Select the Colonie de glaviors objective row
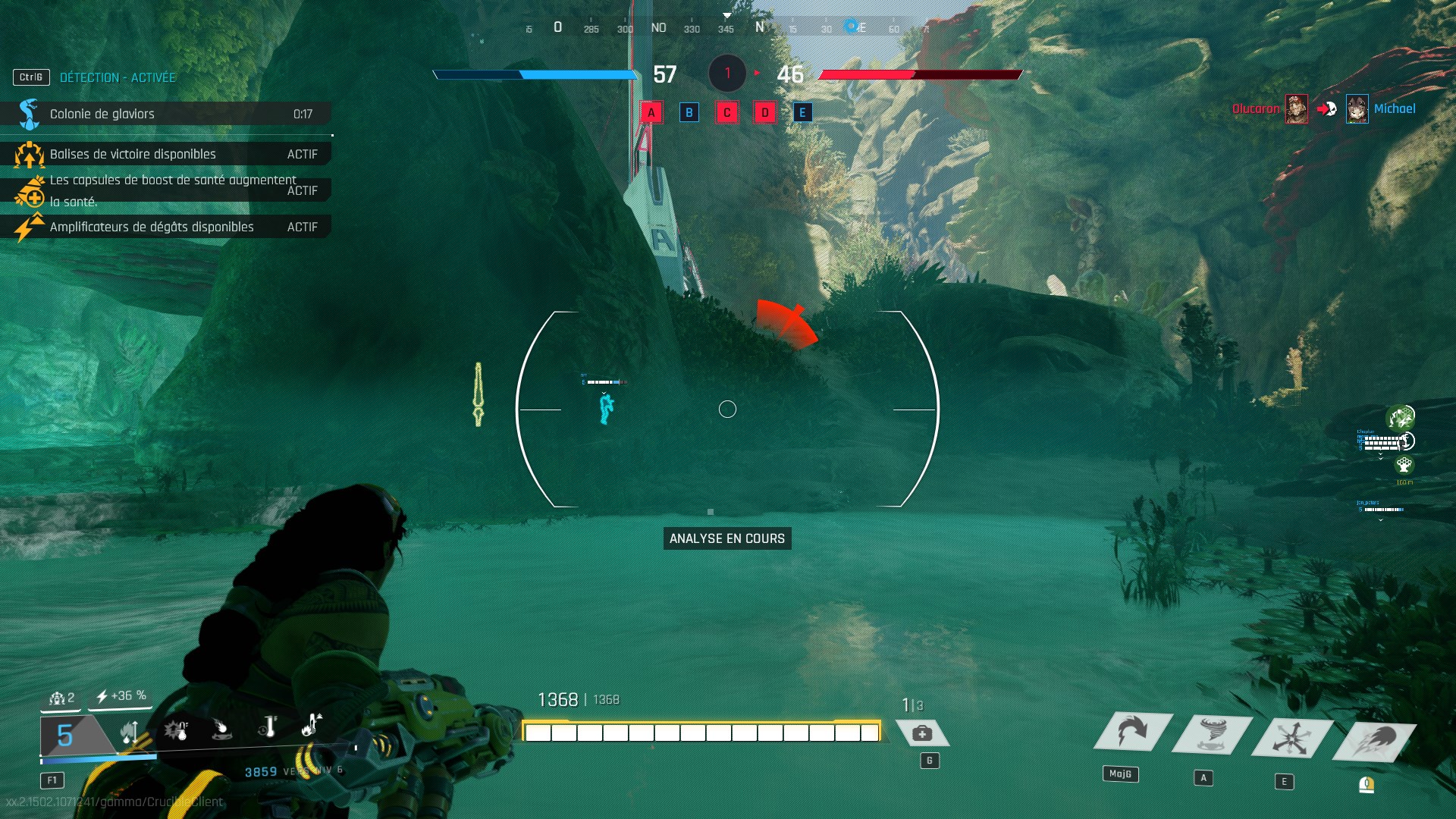The width and height of the screenshot is (1456, 819). [165, 114]
